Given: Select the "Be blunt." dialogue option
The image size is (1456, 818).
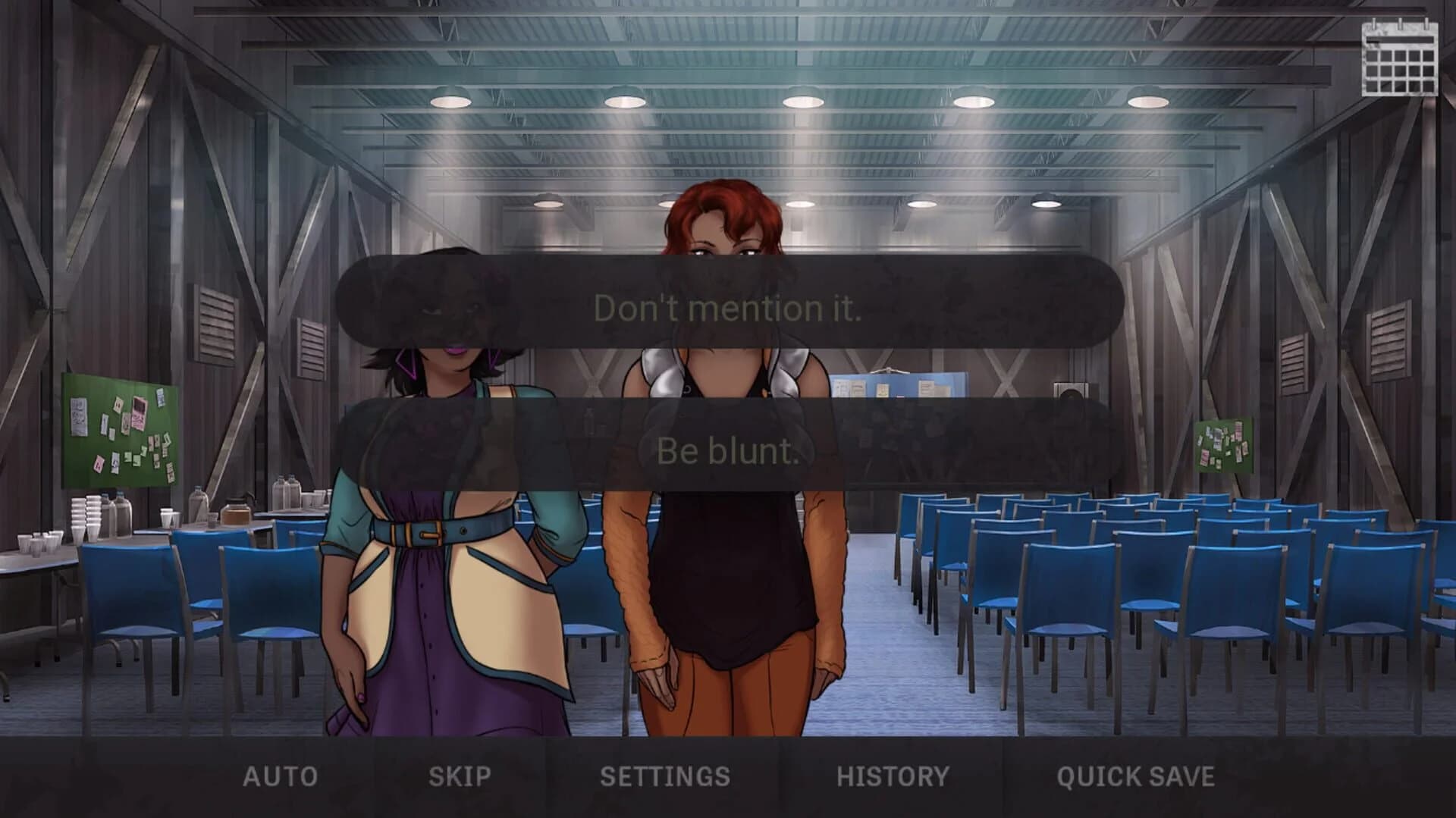Looking at the screenshot, I should 728,451.
